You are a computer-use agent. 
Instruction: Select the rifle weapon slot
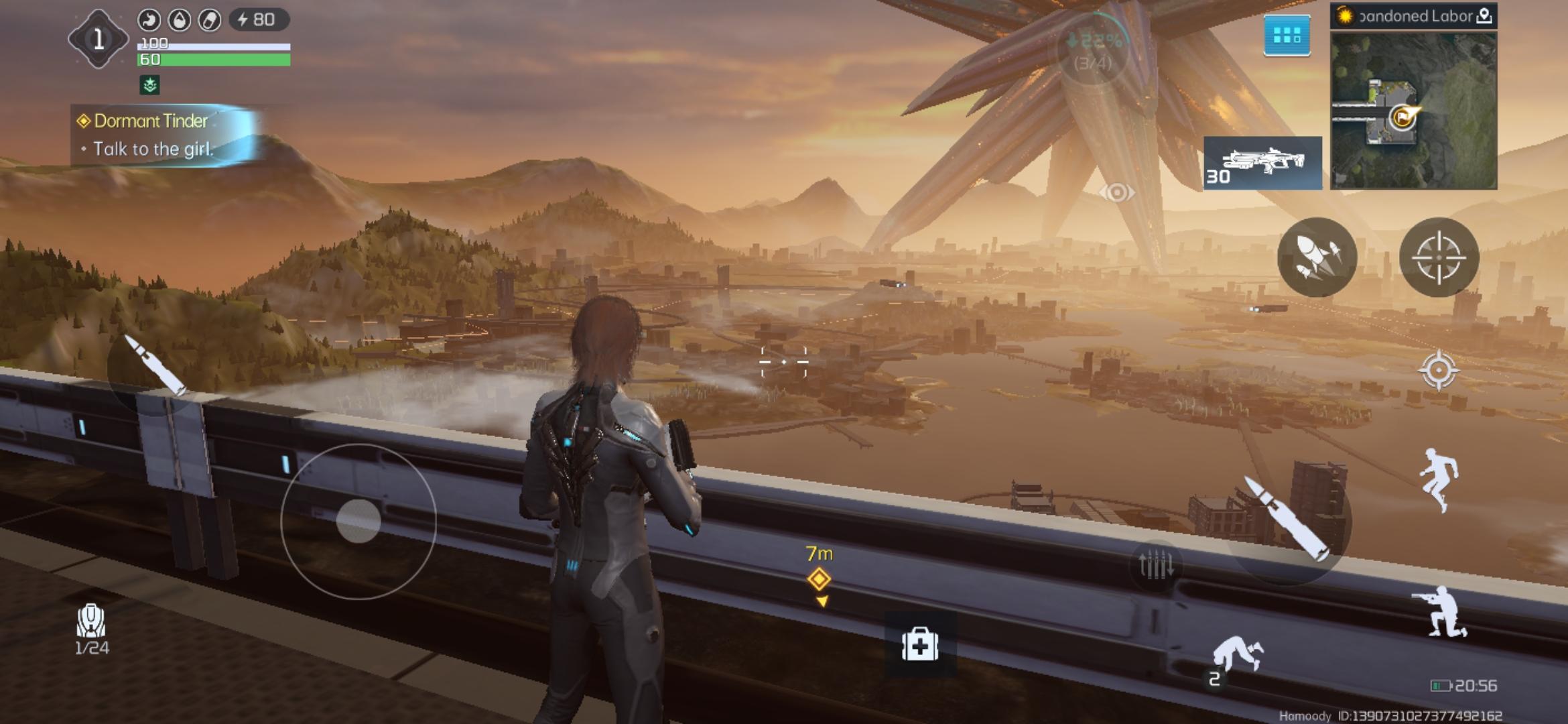pos(1262,163)
